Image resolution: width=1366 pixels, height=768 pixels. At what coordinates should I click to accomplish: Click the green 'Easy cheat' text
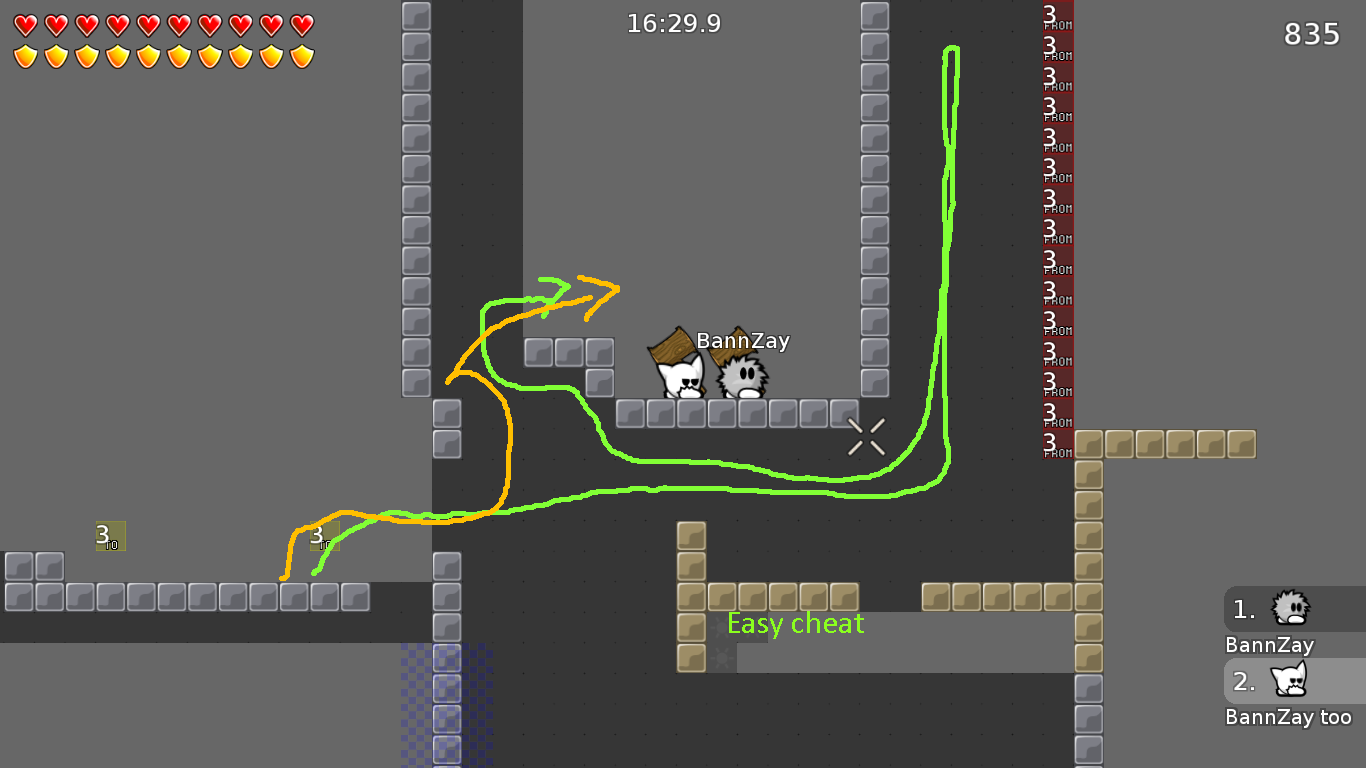click(x=795, y=624)
